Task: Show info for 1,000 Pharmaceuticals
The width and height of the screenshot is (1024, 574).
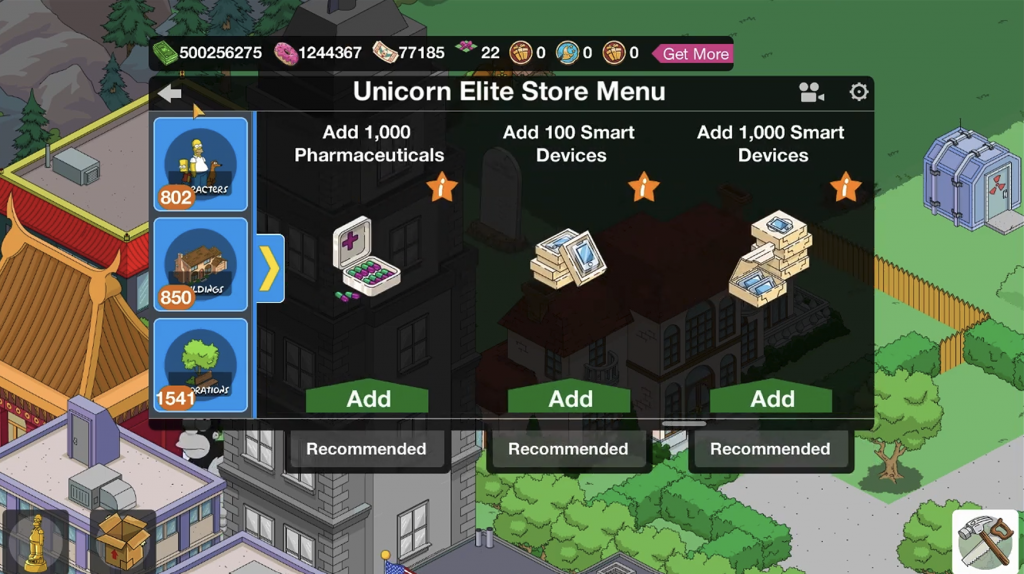Action: point(441,187)
